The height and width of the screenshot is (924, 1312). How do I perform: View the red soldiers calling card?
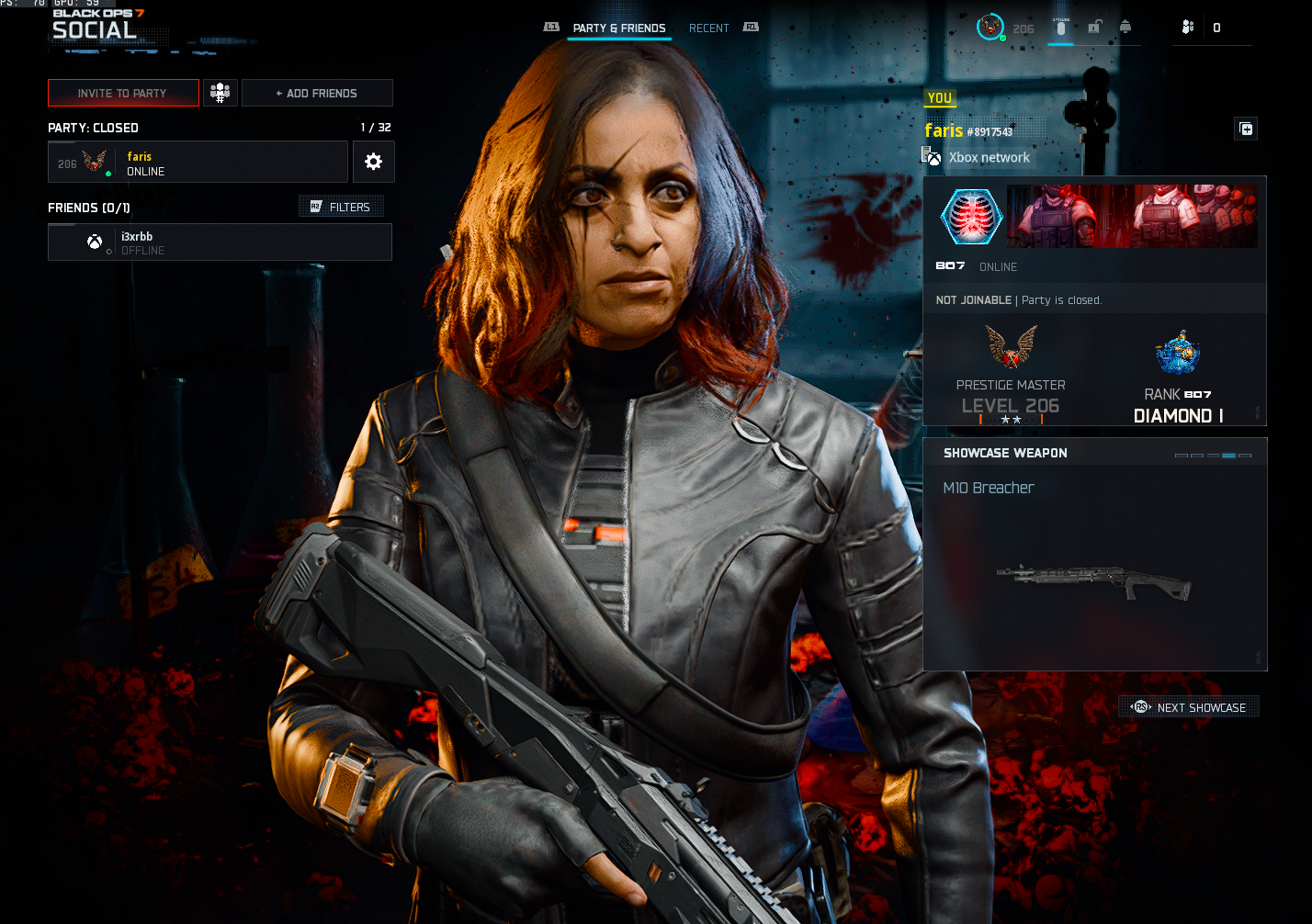[x=1132, y=216]
